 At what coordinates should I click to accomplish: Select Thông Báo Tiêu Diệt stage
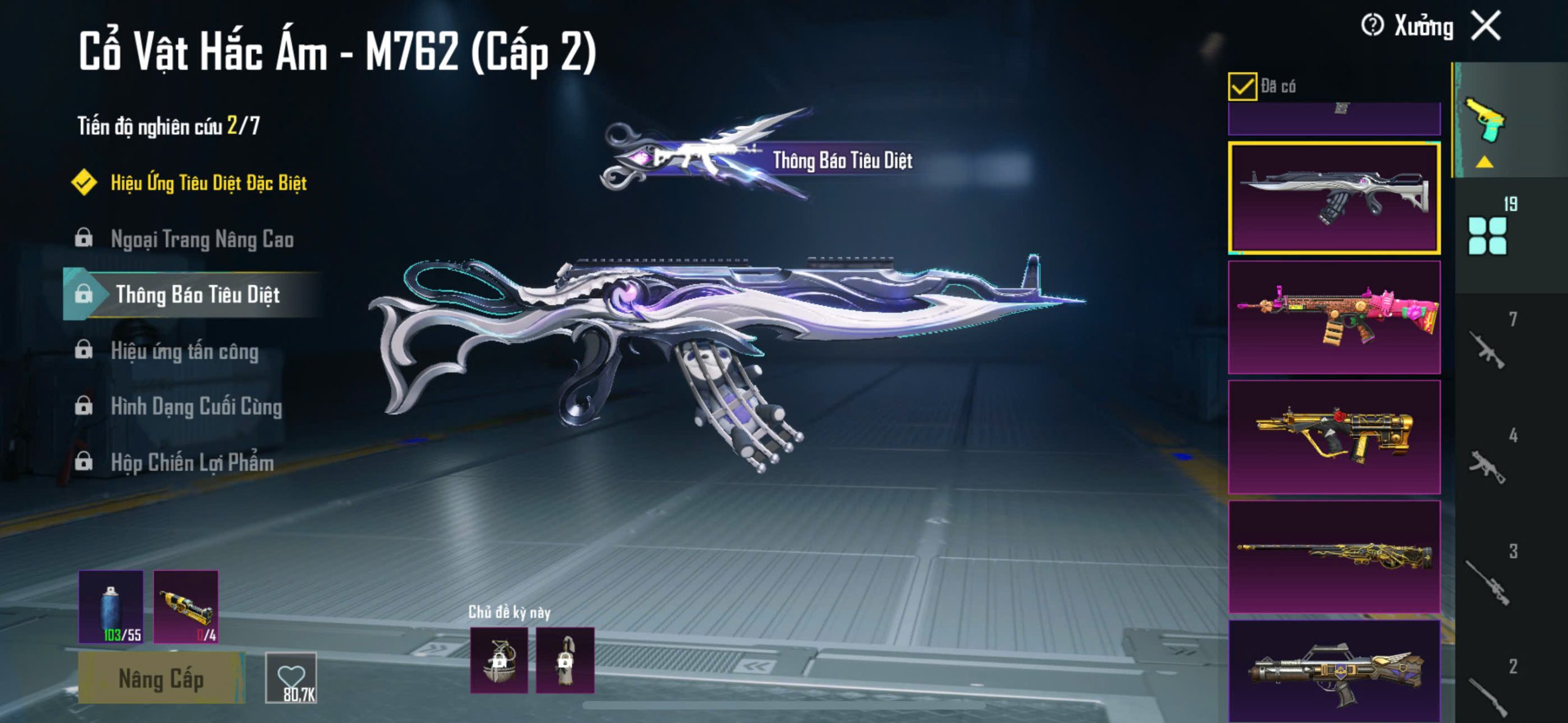(x=197, y=295)
